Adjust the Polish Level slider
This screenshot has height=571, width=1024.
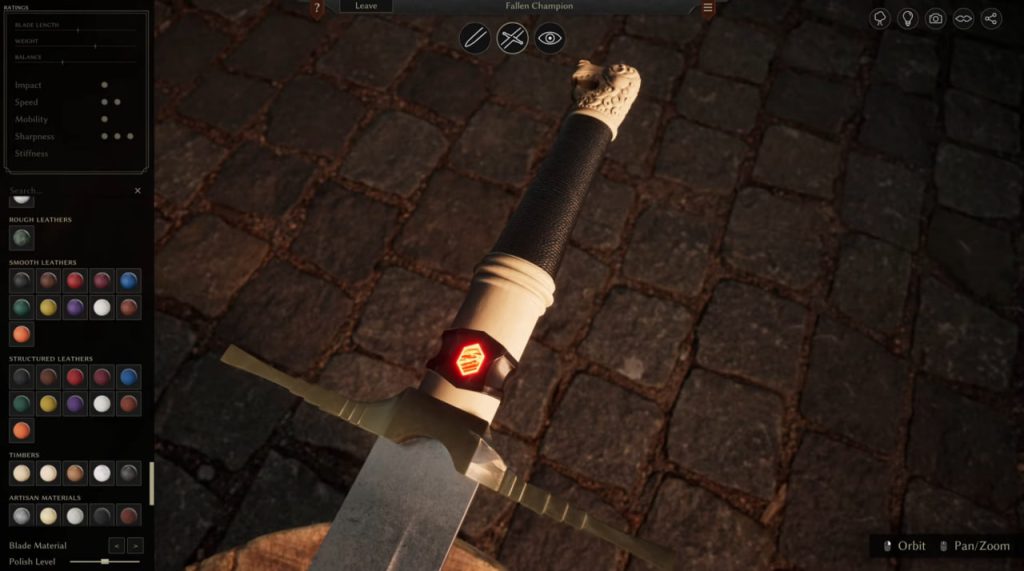click(105, 562)
